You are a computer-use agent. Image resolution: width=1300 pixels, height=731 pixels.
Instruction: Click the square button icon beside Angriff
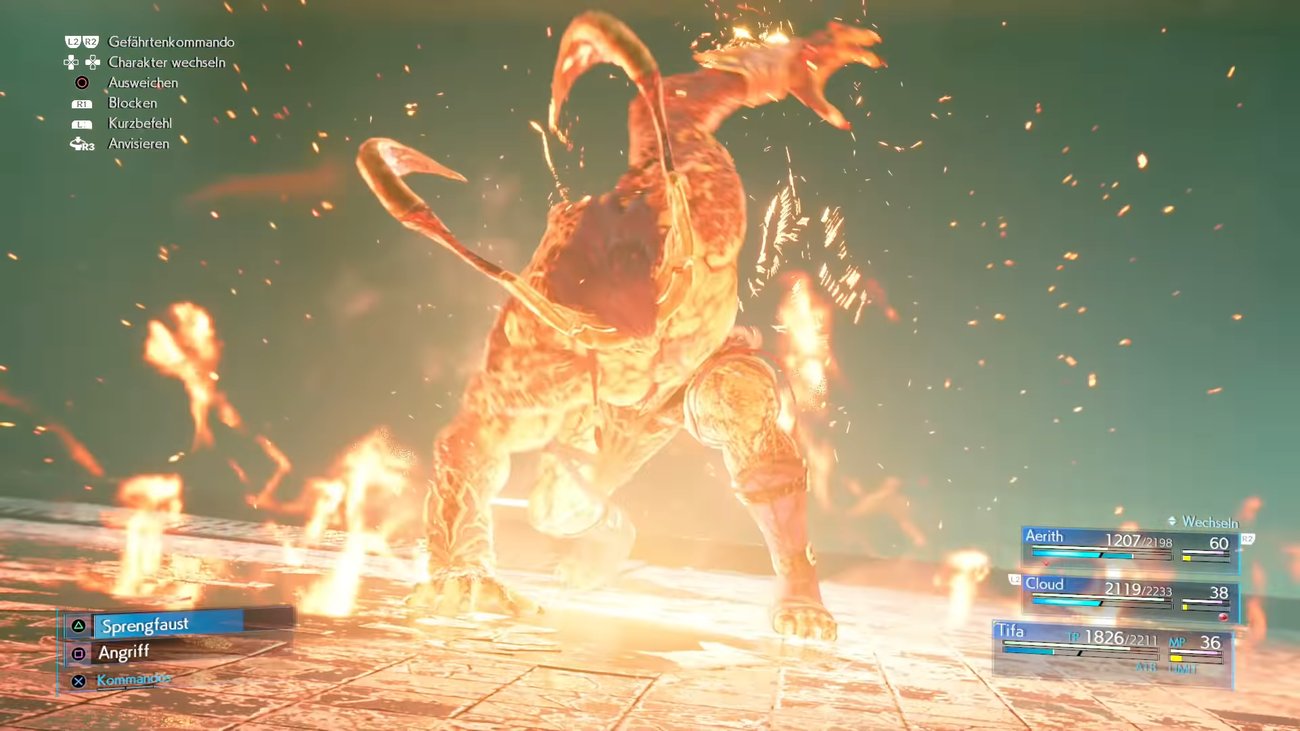click(80, 653)
